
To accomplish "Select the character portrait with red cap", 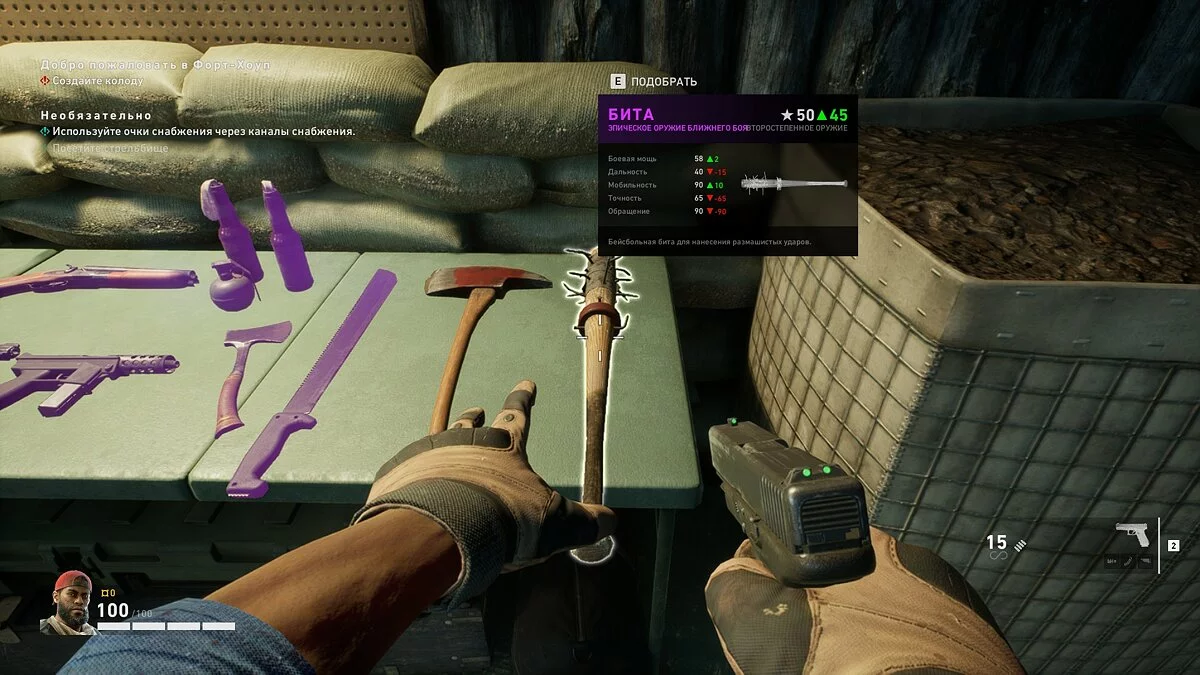I will 68,603.
